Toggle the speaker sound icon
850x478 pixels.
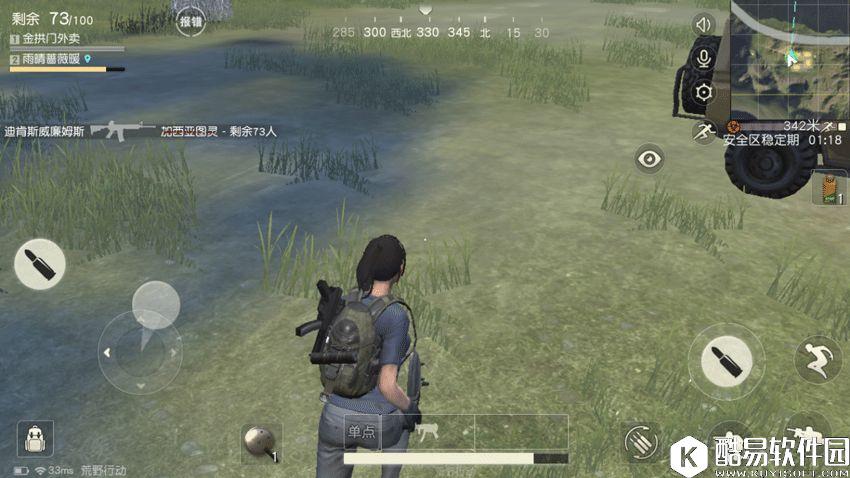click(704, 24)
